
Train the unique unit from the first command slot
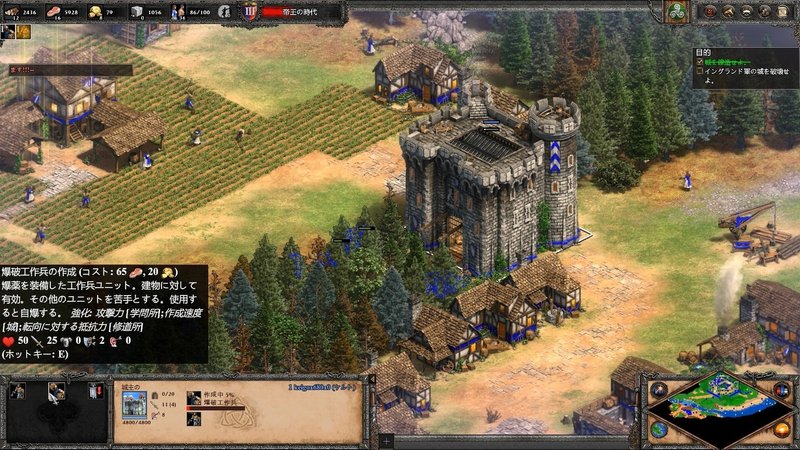click(19, 391)
